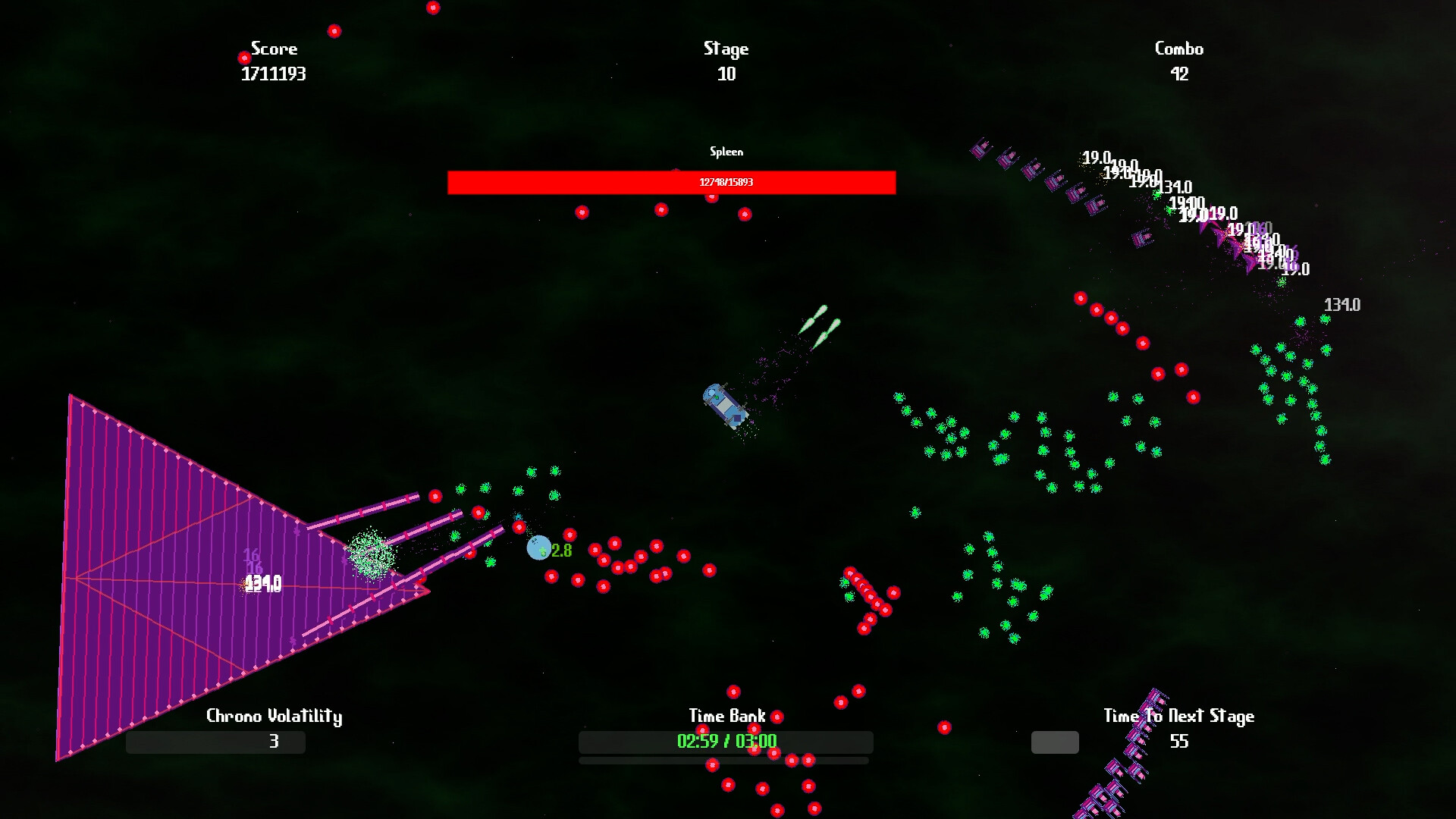Select the Combo counter header
Screen dimensions: 1456x819
[1178, 49]
